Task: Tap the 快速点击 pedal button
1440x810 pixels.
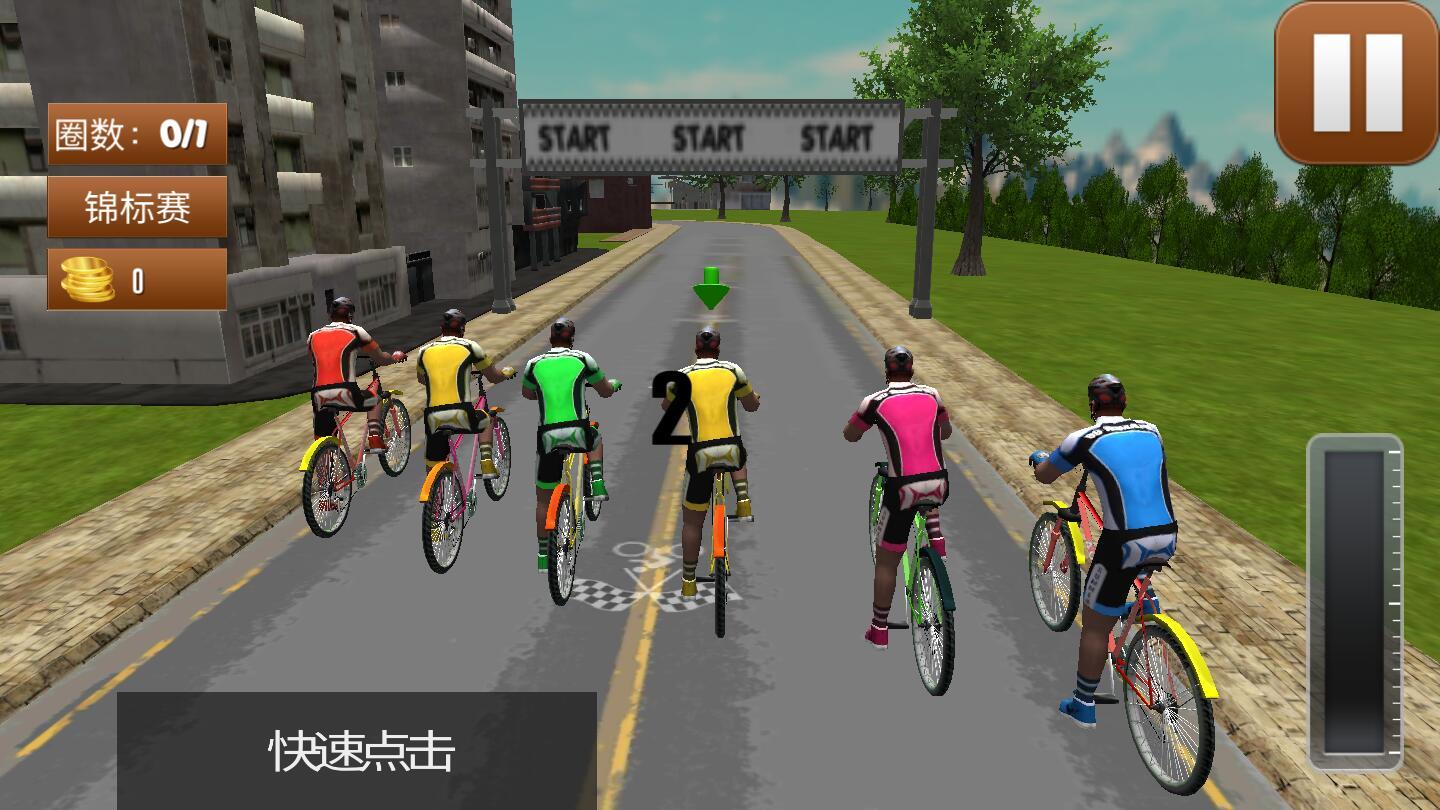Action: [357, 751]
